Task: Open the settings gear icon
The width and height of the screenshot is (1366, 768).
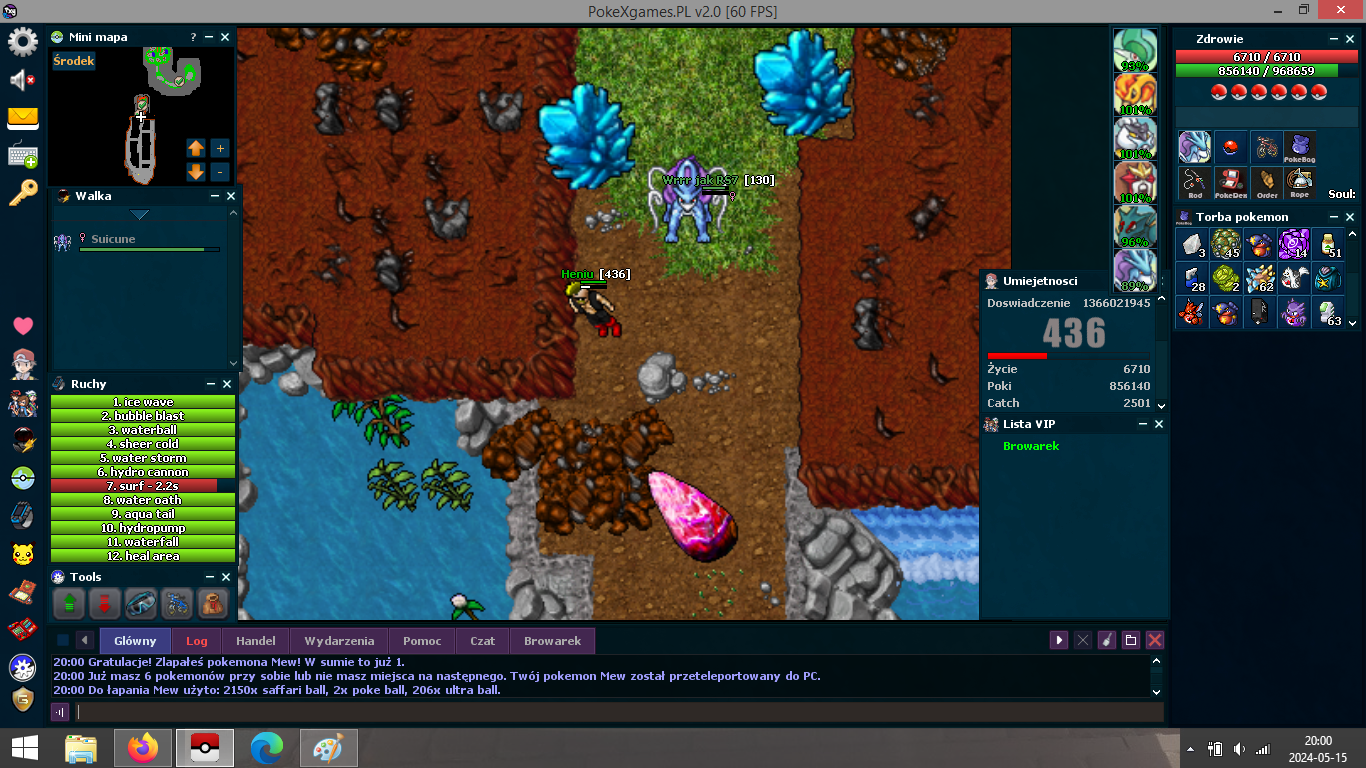Action: point(23,42)
